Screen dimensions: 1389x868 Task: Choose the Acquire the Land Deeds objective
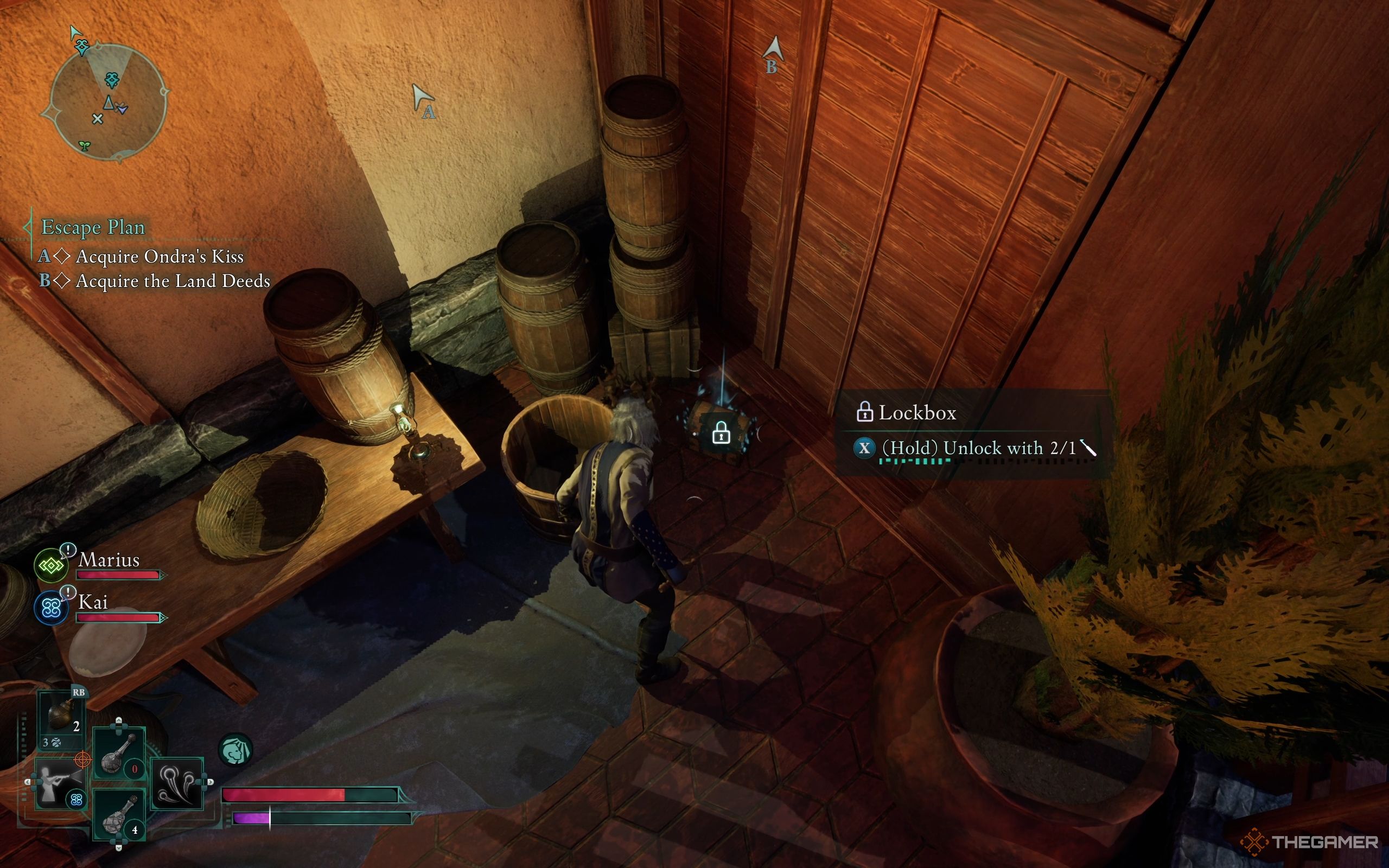[x=173, y=282]
